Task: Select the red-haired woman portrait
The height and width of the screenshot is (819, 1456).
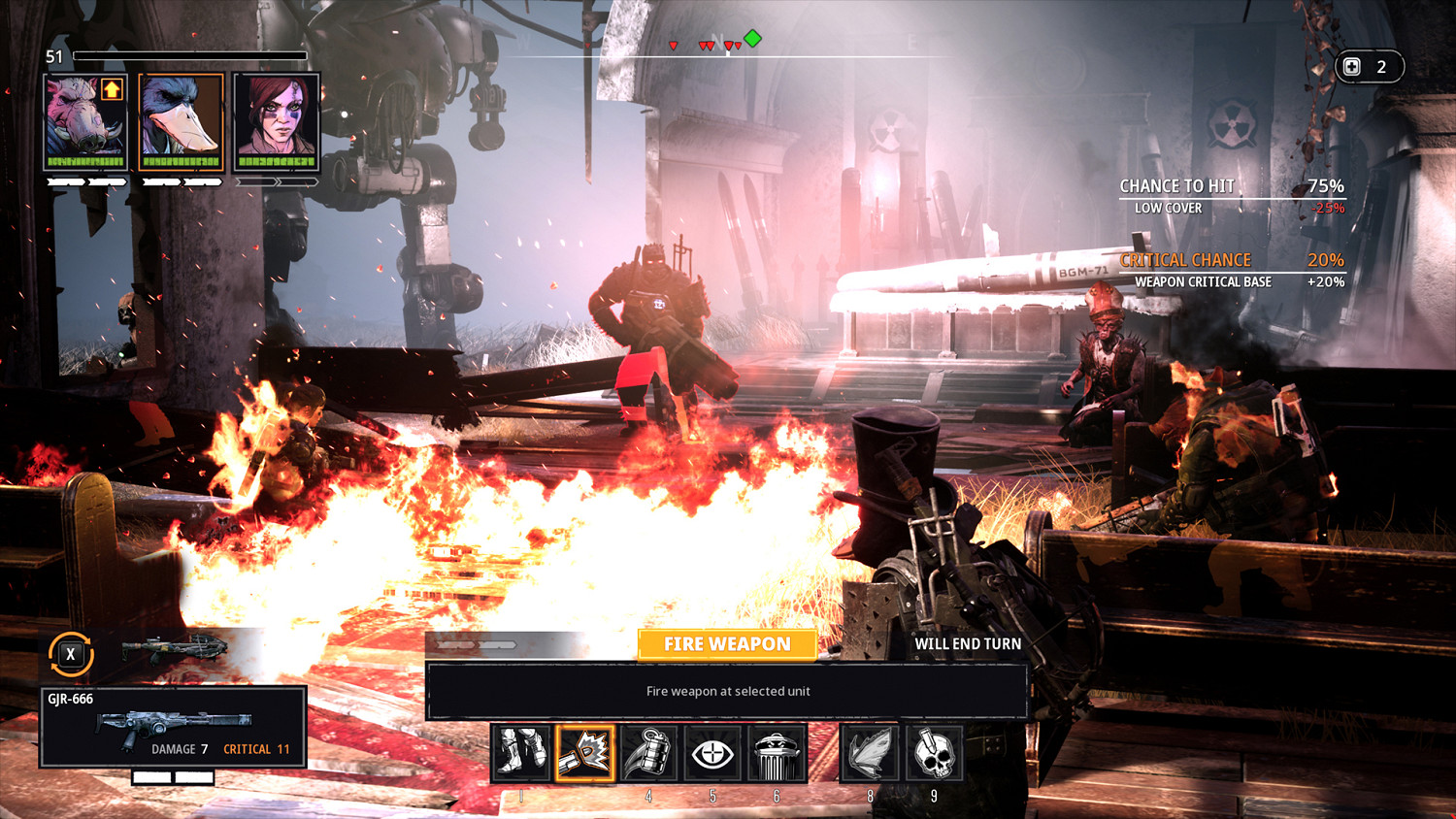Action: tap(277, 121)
